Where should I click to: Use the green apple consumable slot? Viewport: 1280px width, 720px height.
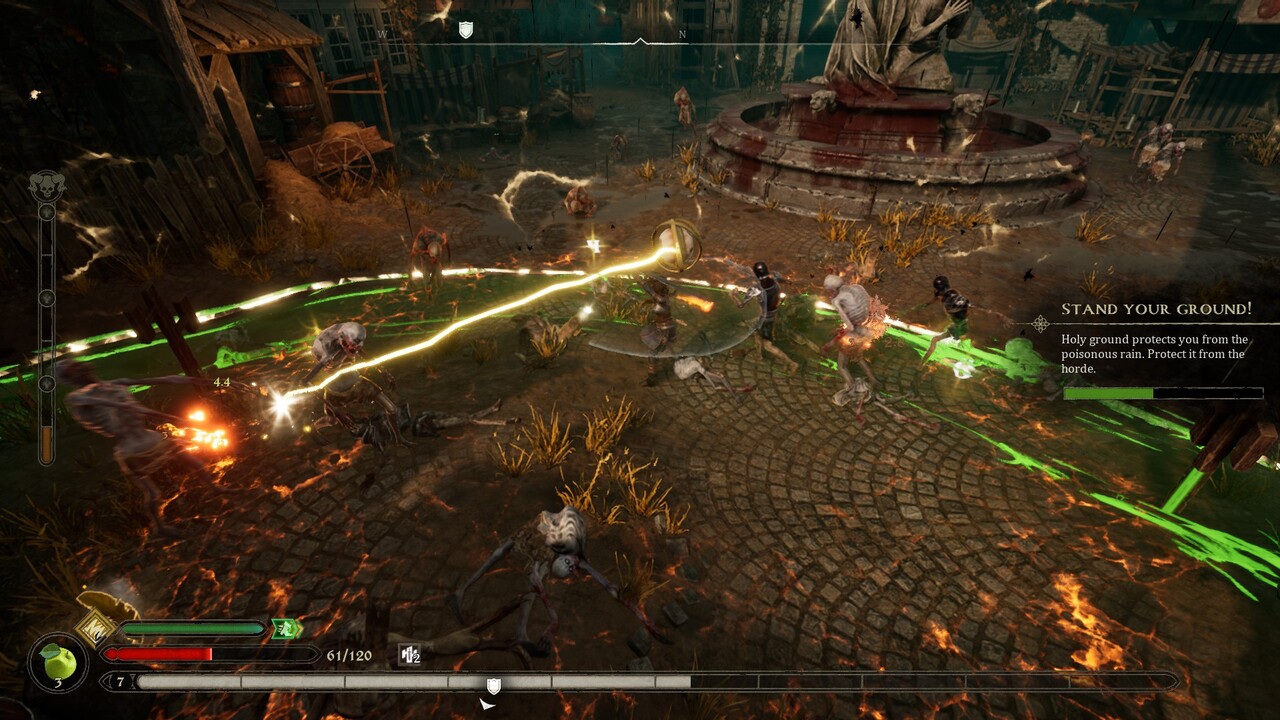coord(58,663)
